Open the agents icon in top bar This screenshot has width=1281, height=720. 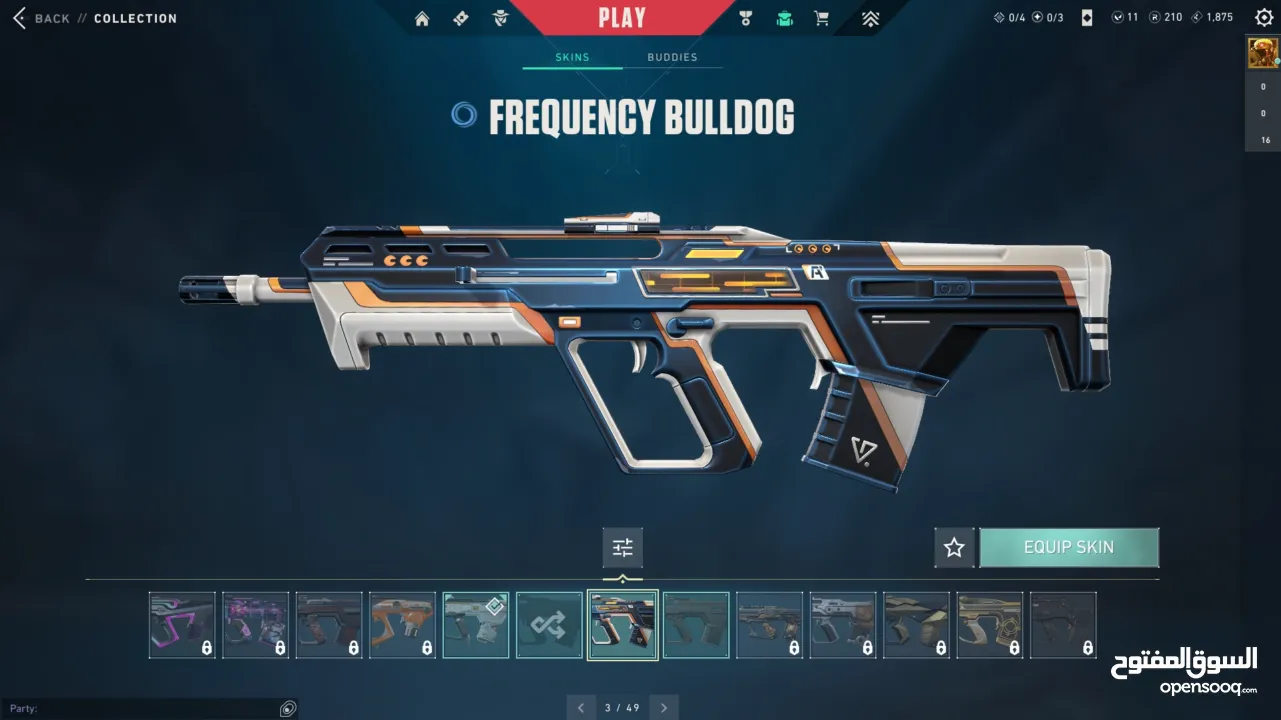[x=501, y=18]
